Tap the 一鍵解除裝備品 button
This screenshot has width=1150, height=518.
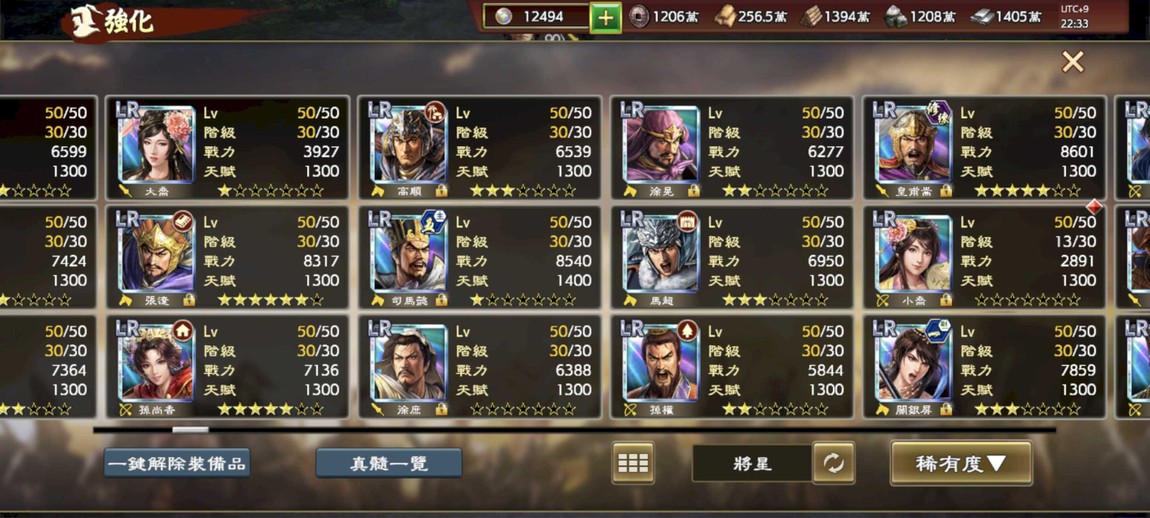click(x=177, y=463)
